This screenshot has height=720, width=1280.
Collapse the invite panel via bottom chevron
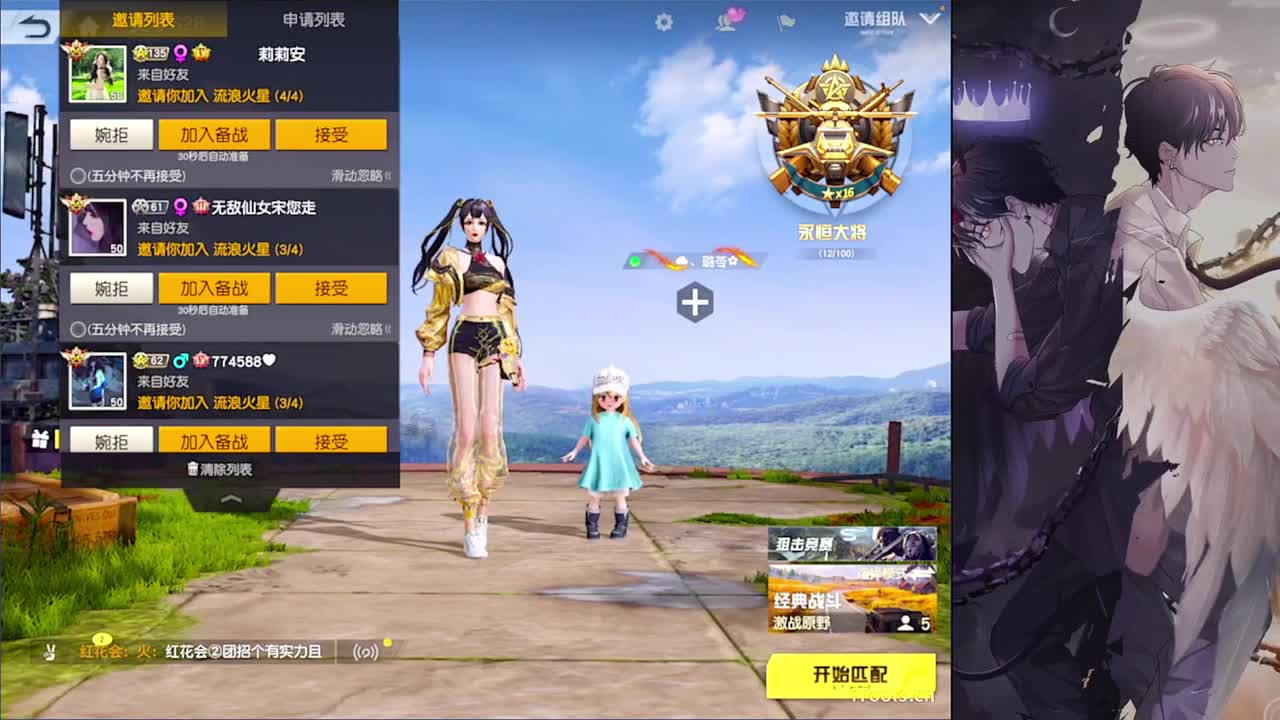point(228,495)
